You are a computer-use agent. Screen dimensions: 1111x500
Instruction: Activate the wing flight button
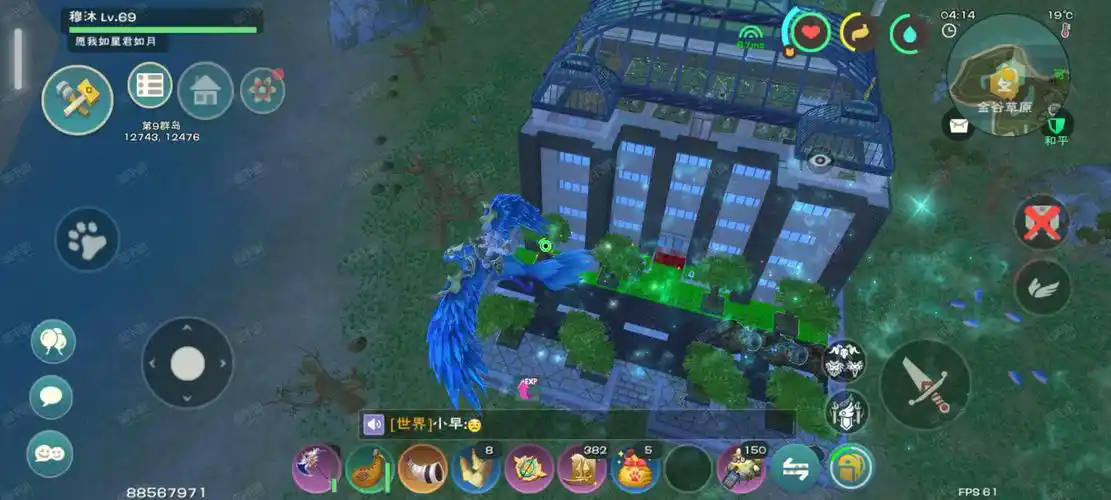click(1042, 288)
